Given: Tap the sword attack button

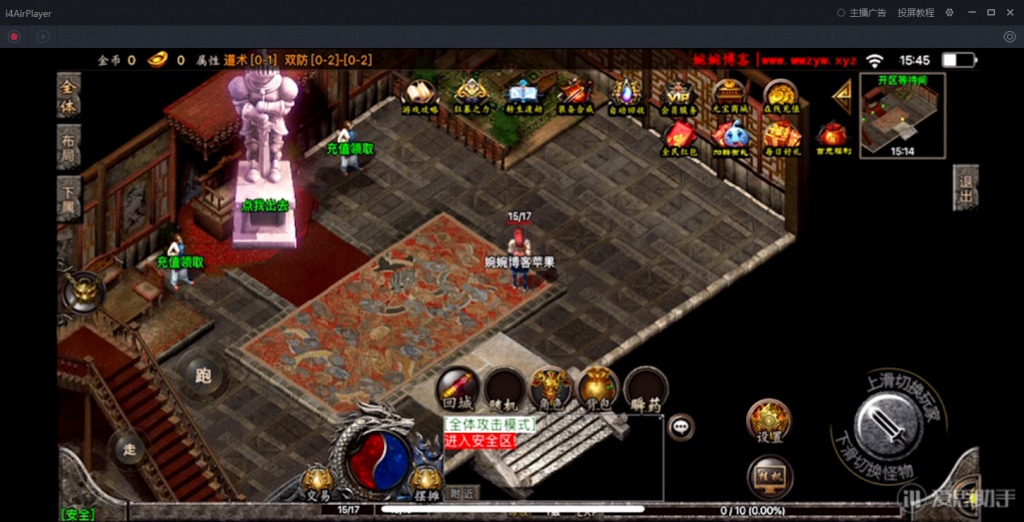Looking at the screenshot, I should click(888, 425).
